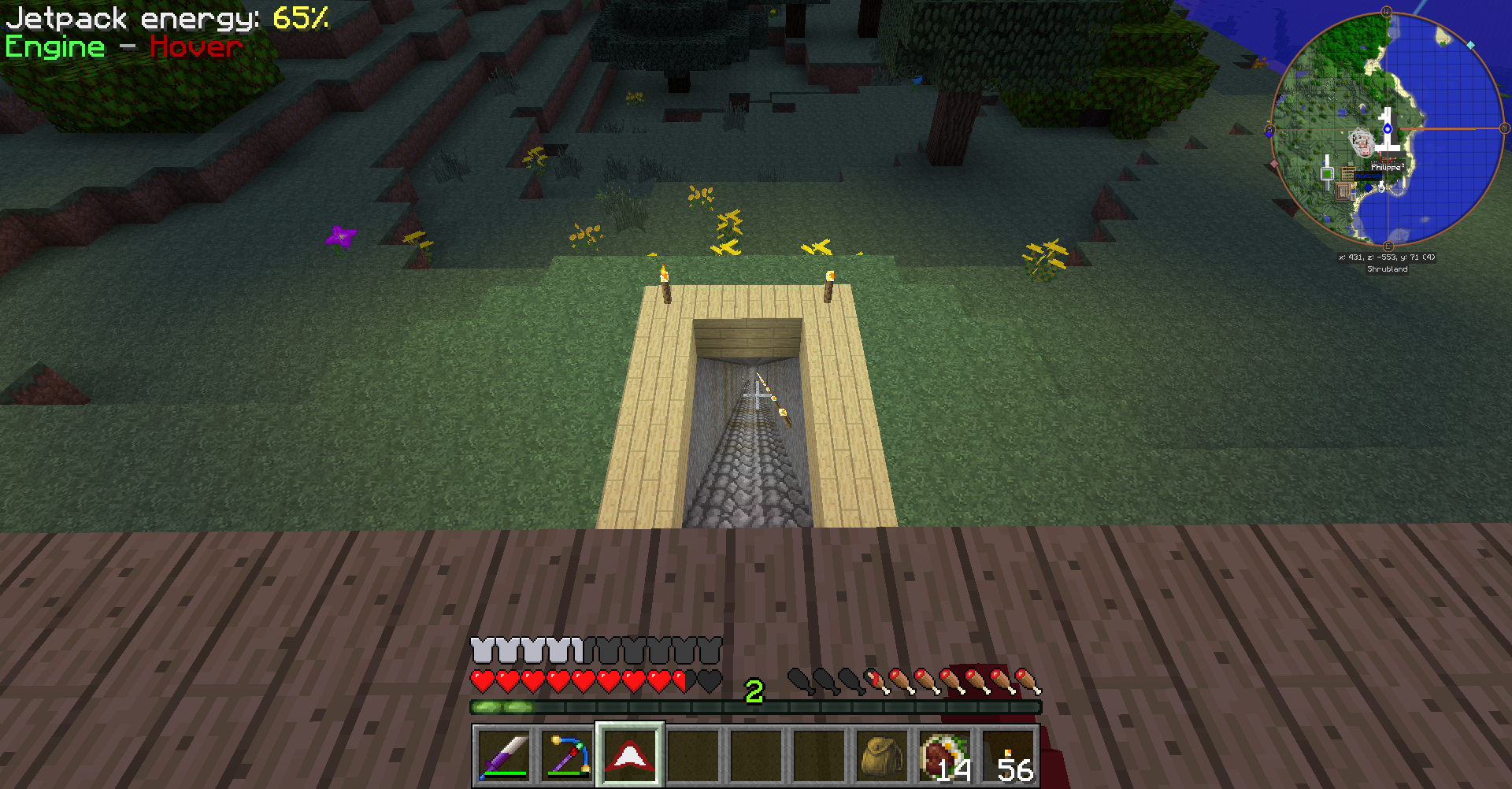The image size is (1512, 789).
Task: Click the pink diamond waypoint marker
Action: pos(1274,164)
